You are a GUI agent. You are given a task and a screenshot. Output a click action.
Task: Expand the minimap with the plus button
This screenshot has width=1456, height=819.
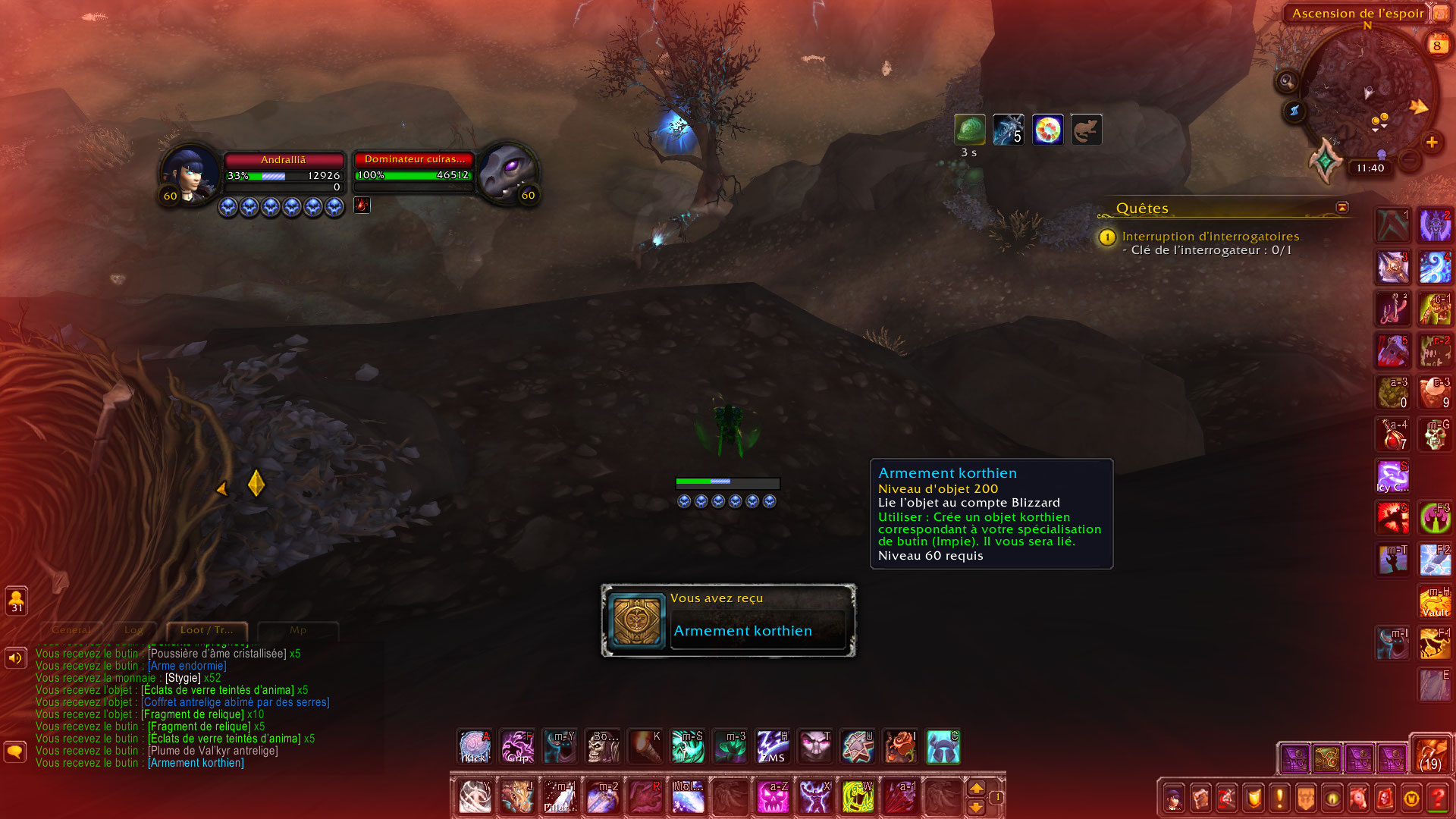click(x=1432, y=142)
